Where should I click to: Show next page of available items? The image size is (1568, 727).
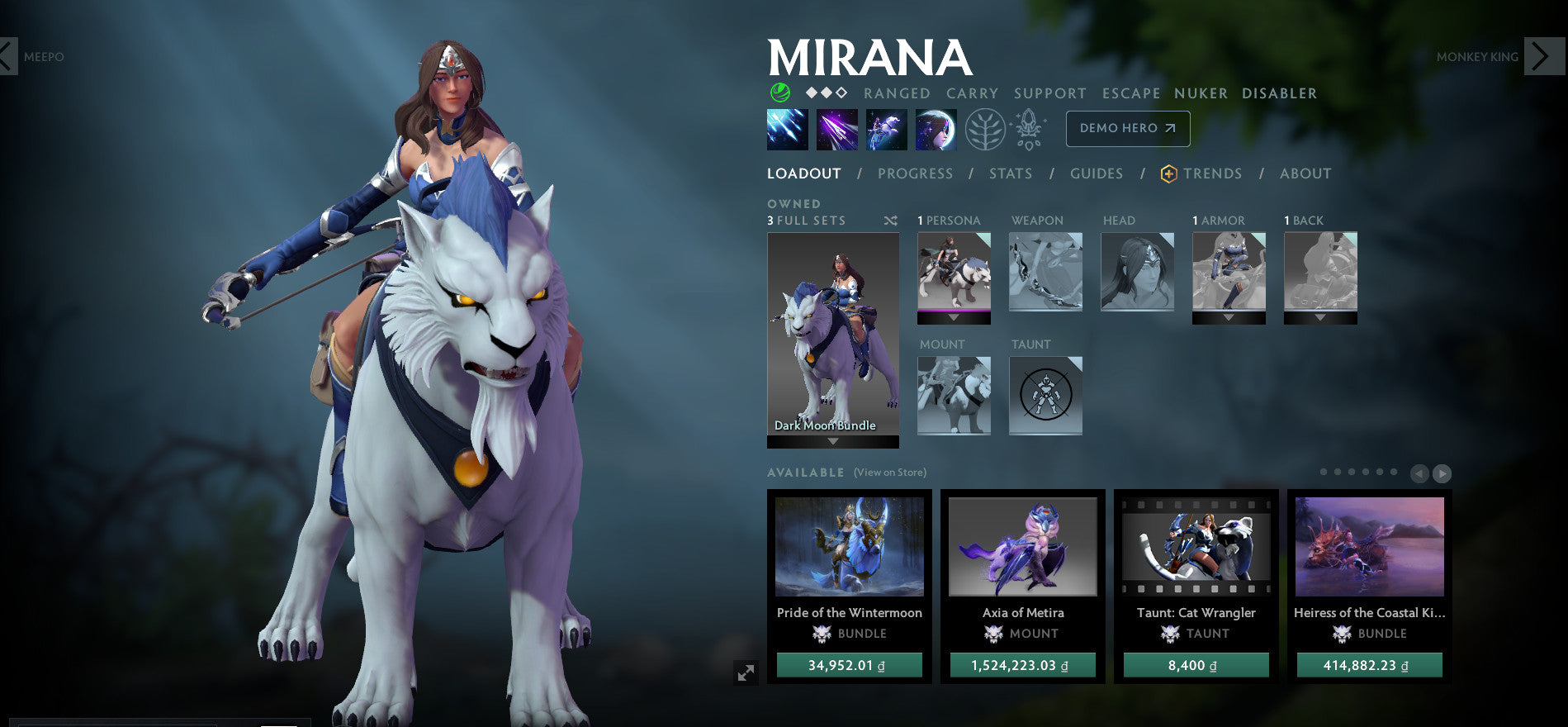(x=1442, y=473)
